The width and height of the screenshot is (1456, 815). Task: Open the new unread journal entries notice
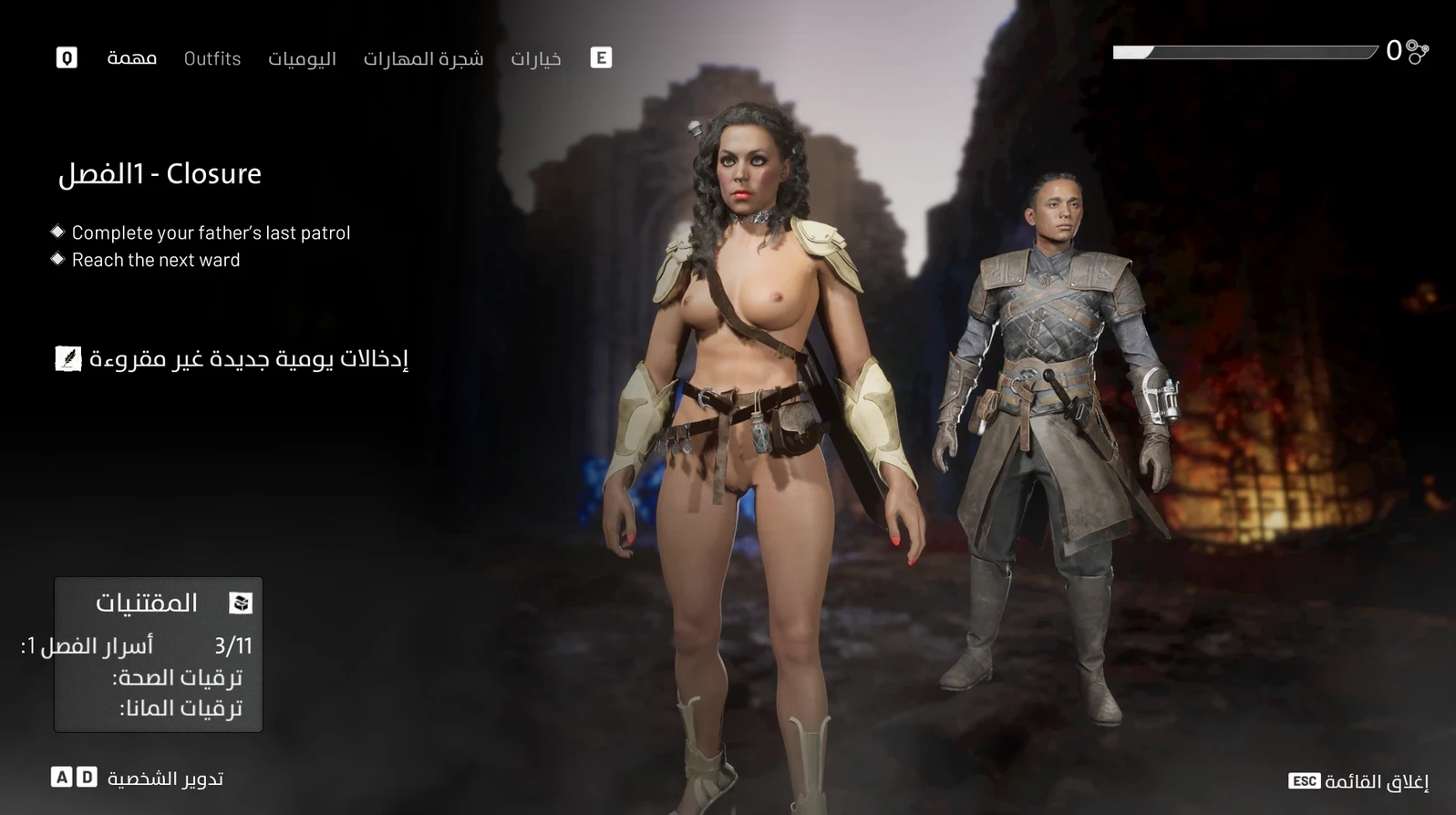tap(232, 359)
